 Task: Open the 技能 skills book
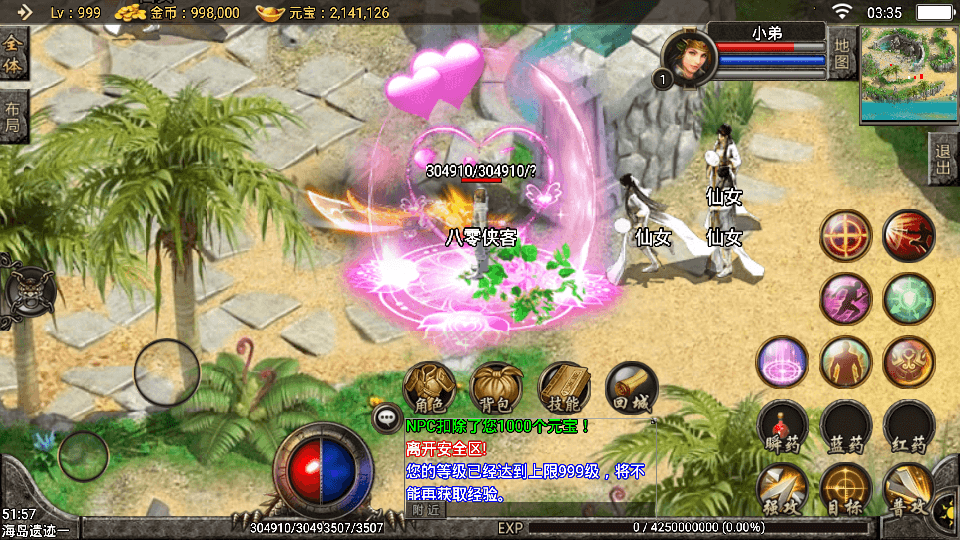tap(564, 387)
